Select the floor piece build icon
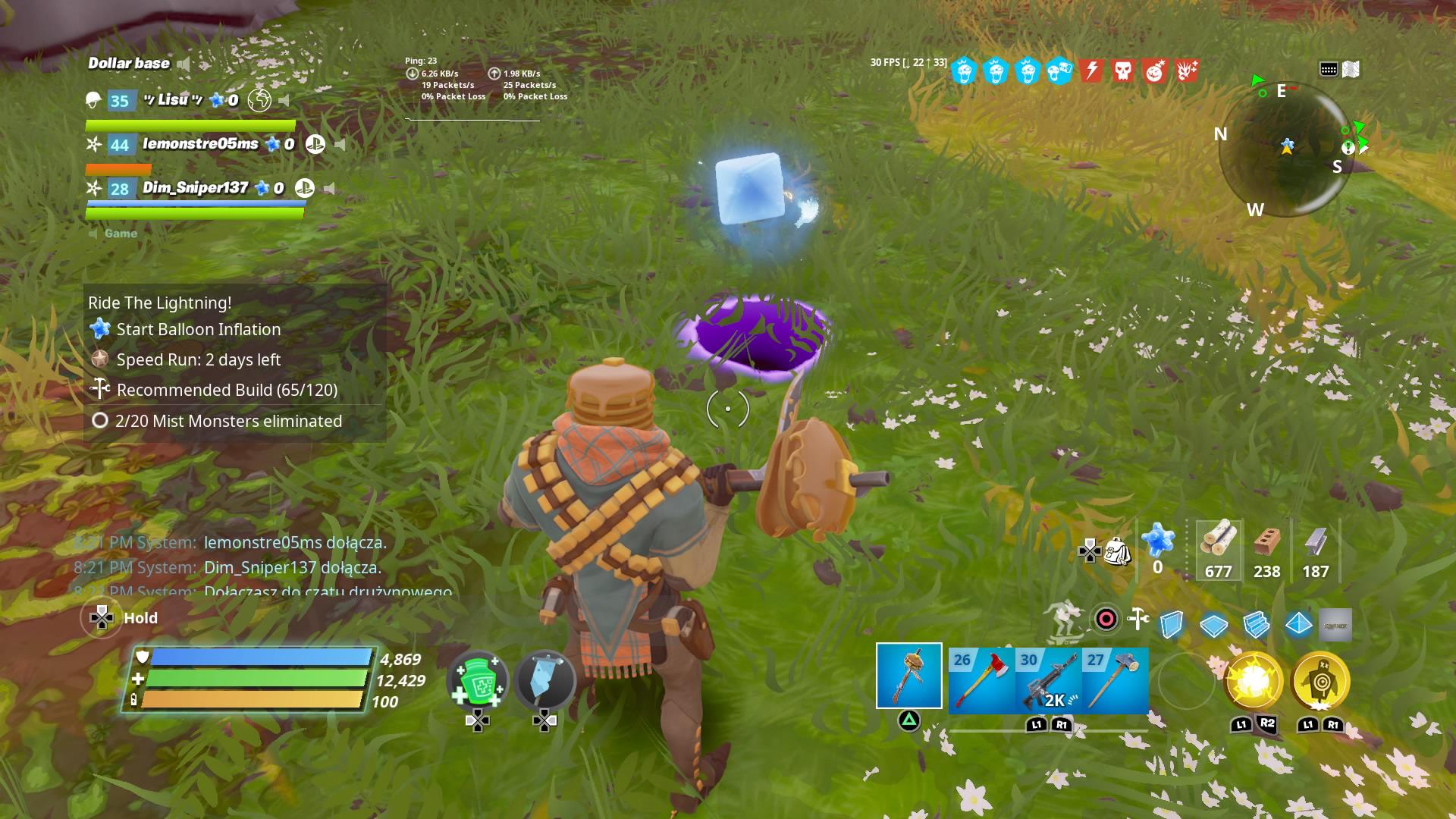Image resolution: width=1456 pixels, height=819 pixels. tap(1214, 624)
